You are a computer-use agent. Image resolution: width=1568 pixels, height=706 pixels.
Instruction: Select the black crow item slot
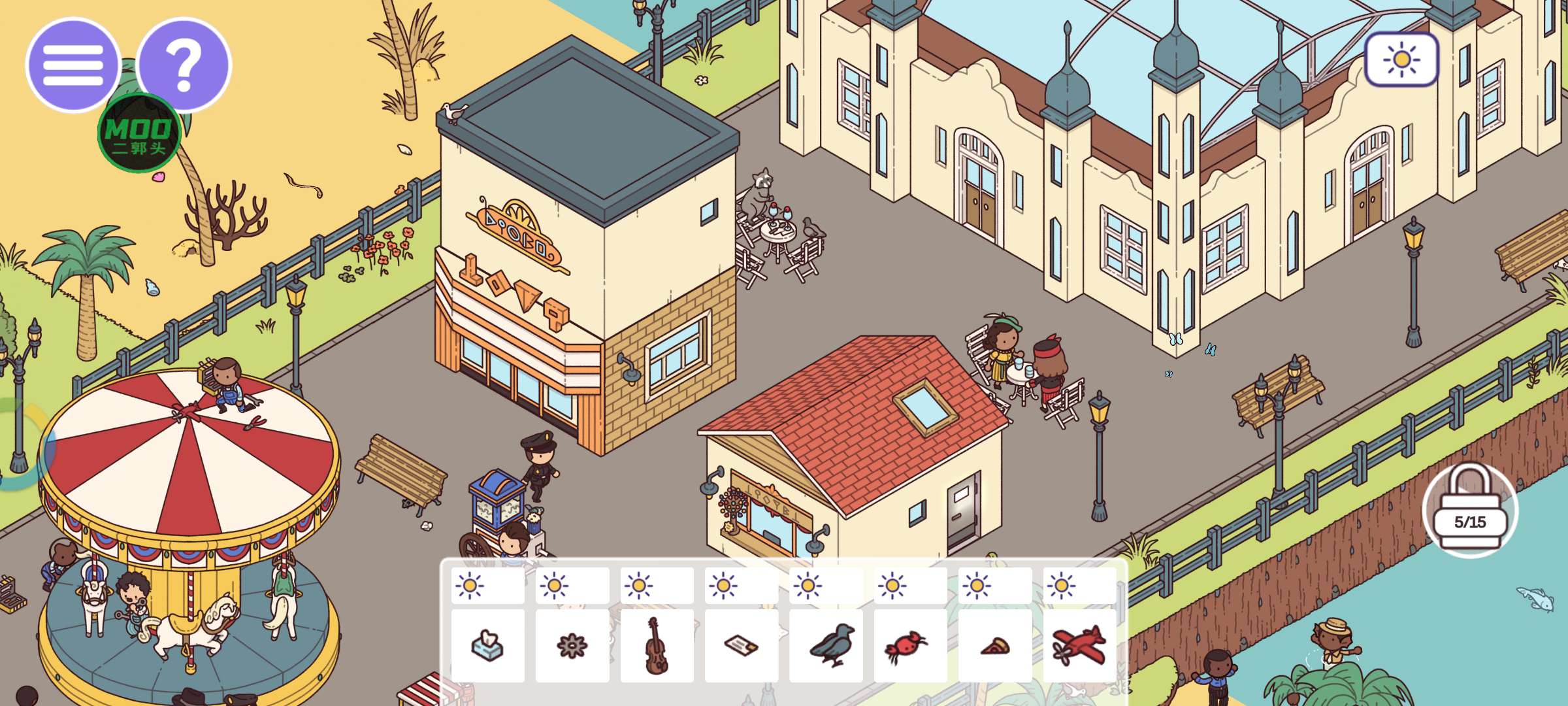826,646
